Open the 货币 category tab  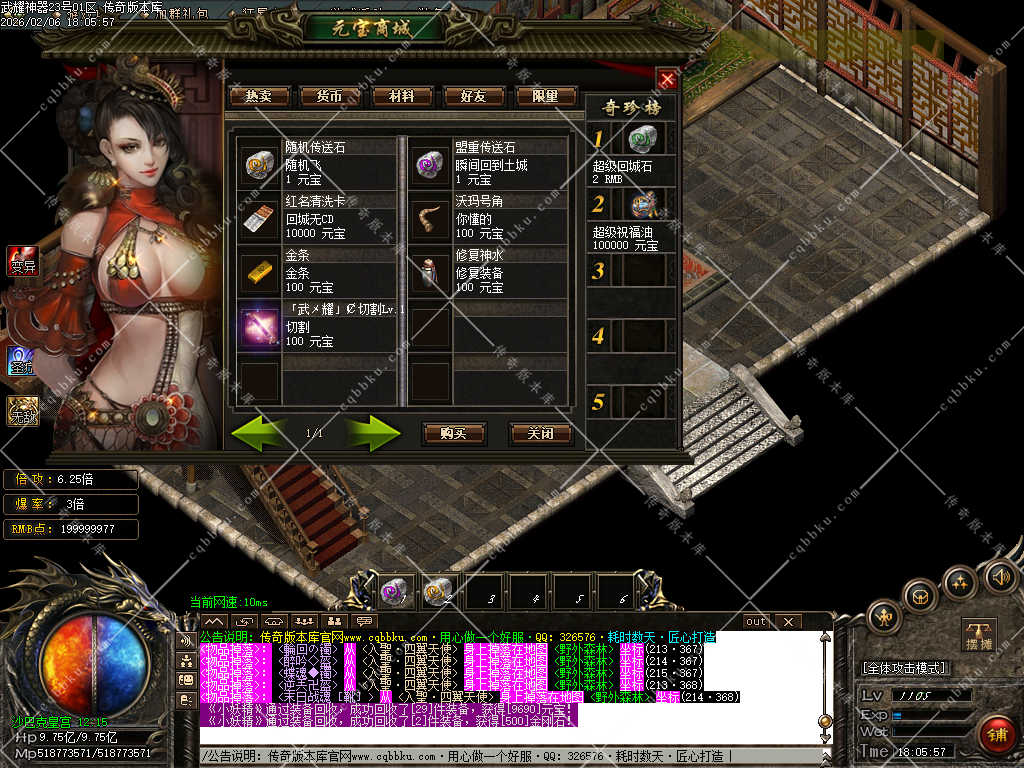pyautogui.click(x=330, y=97)
